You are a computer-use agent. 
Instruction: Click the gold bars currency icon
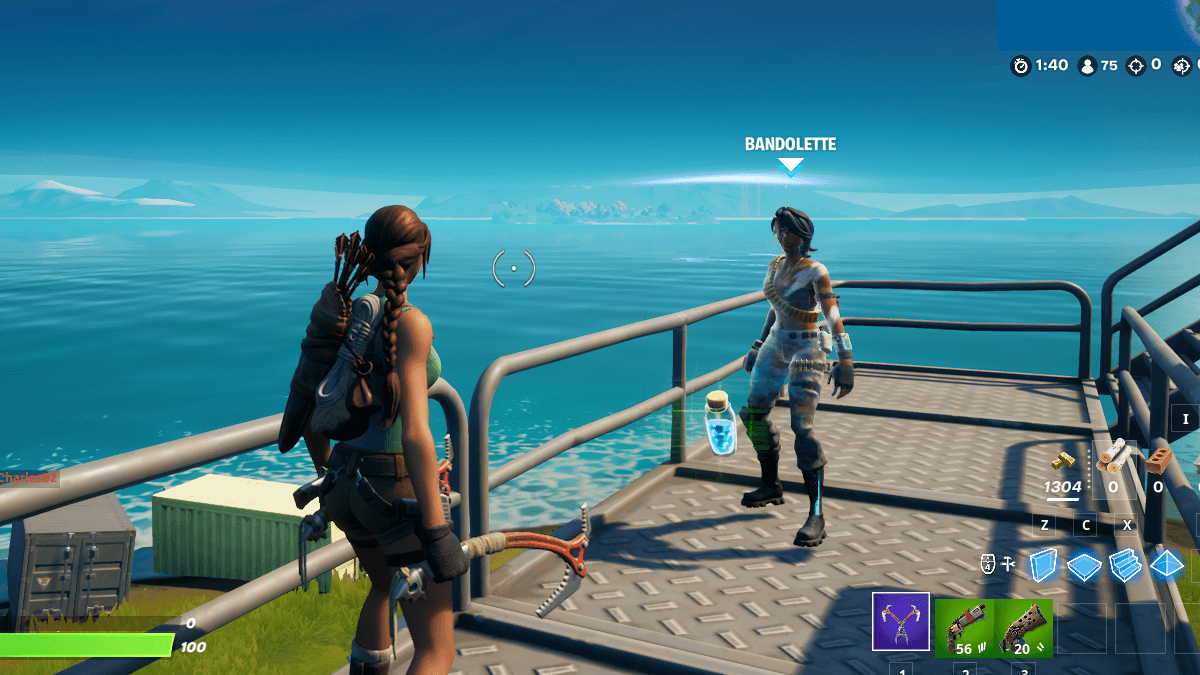point(1062,461)
